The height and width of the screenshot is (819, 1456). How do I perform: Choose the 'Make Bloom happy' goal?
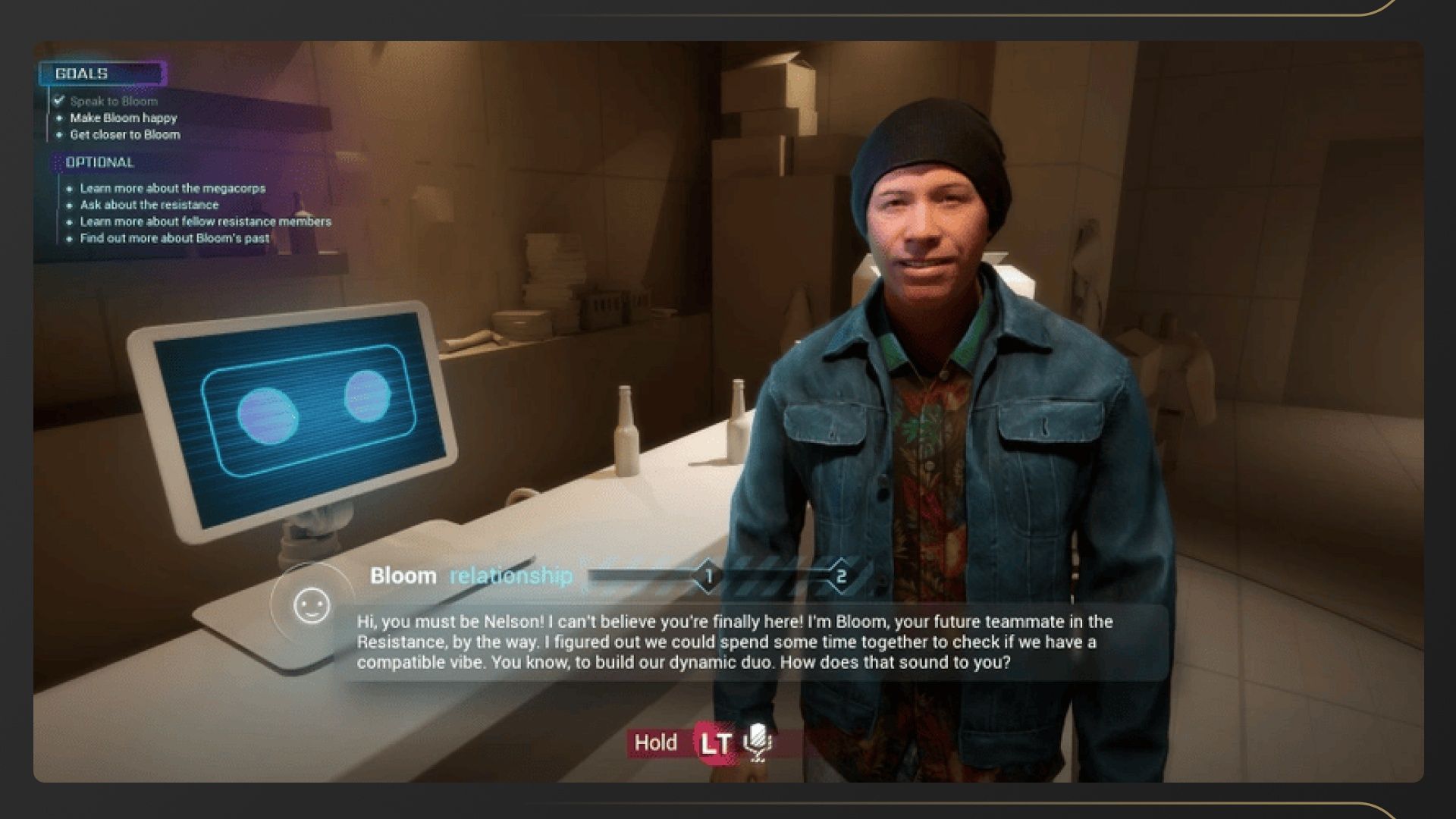tap(123, 118)
